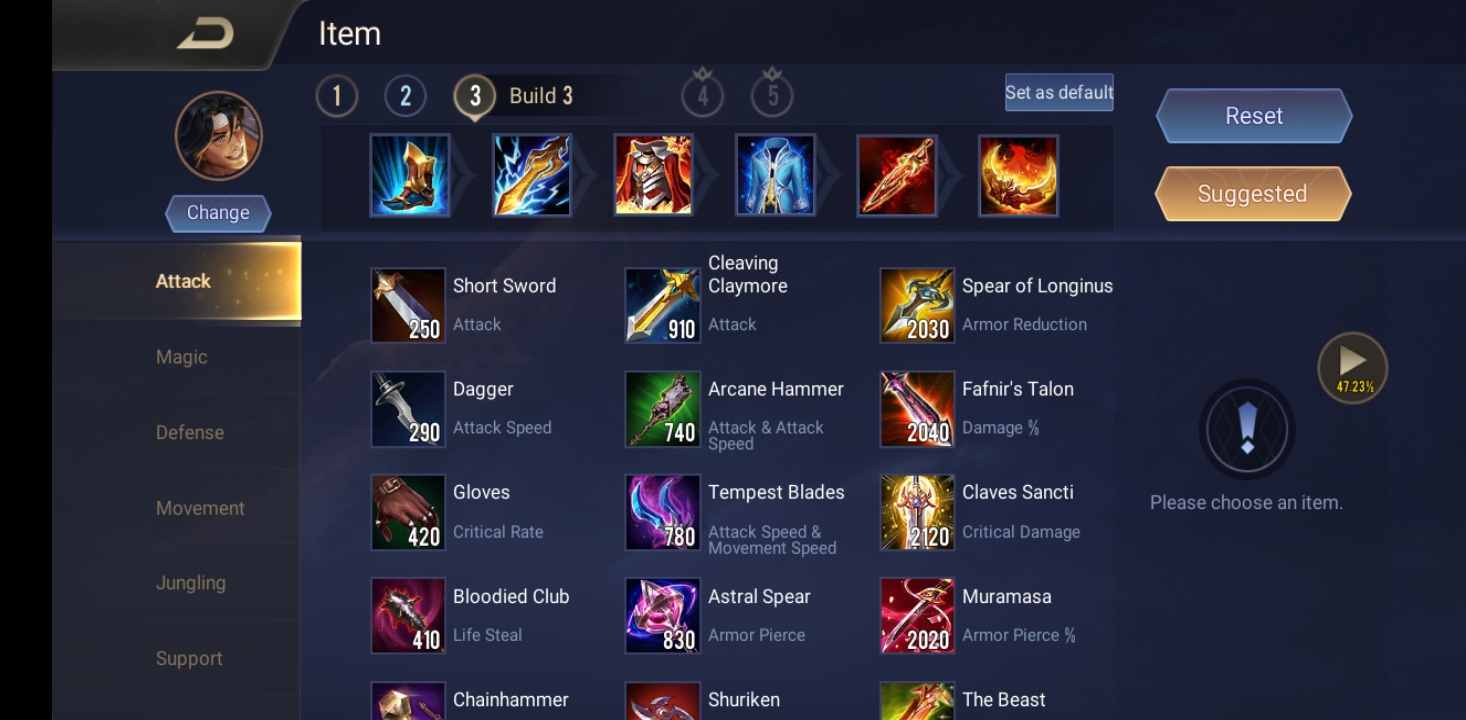Viewport: 1466px width, 720px height.
Task: Select the Bloodied Club item
Action: coord(408,615)
